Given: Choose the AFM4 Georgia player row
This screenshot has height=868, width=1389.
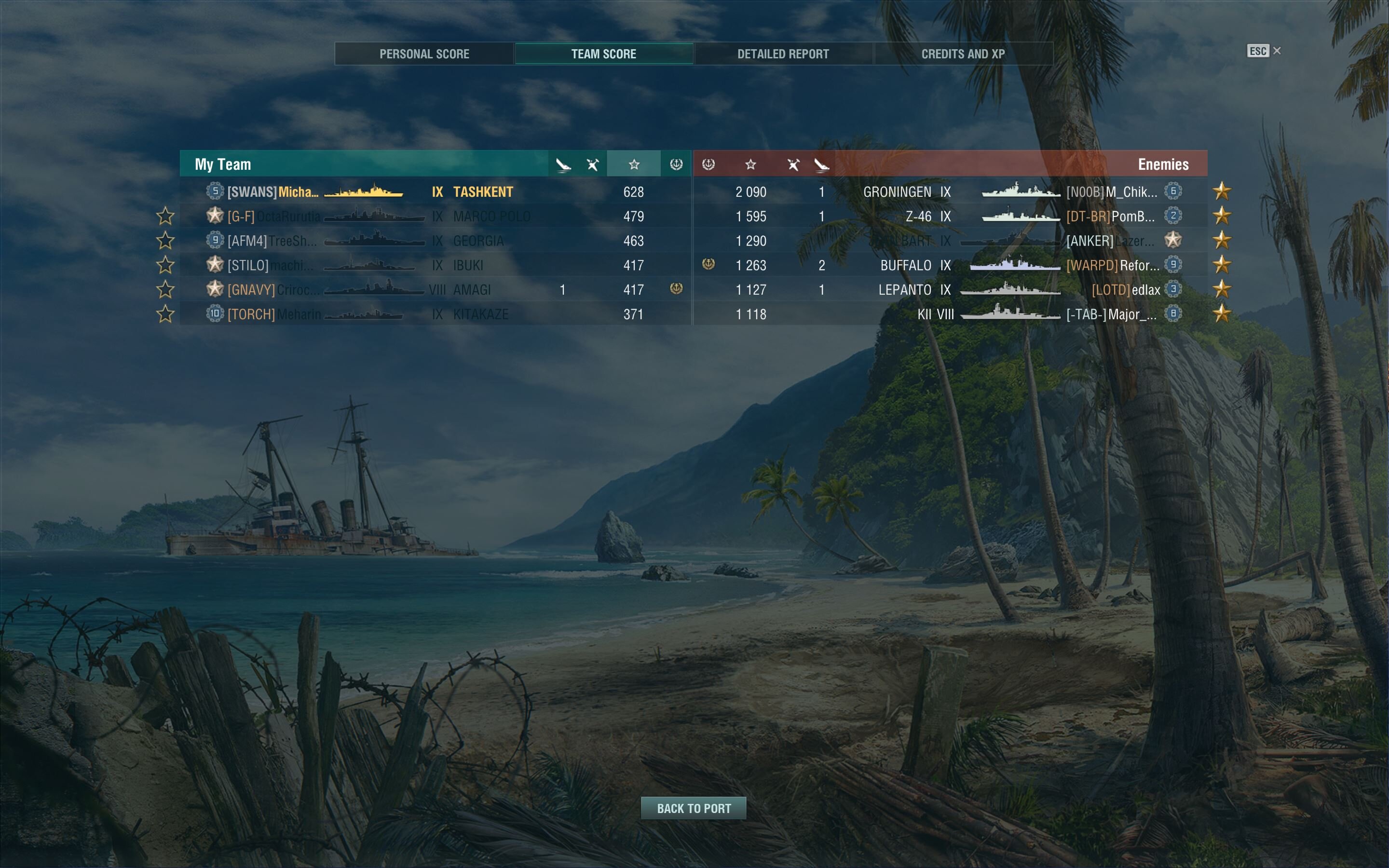Looking at the screenshot, I should pyautogui.click(x=435, y=241).
